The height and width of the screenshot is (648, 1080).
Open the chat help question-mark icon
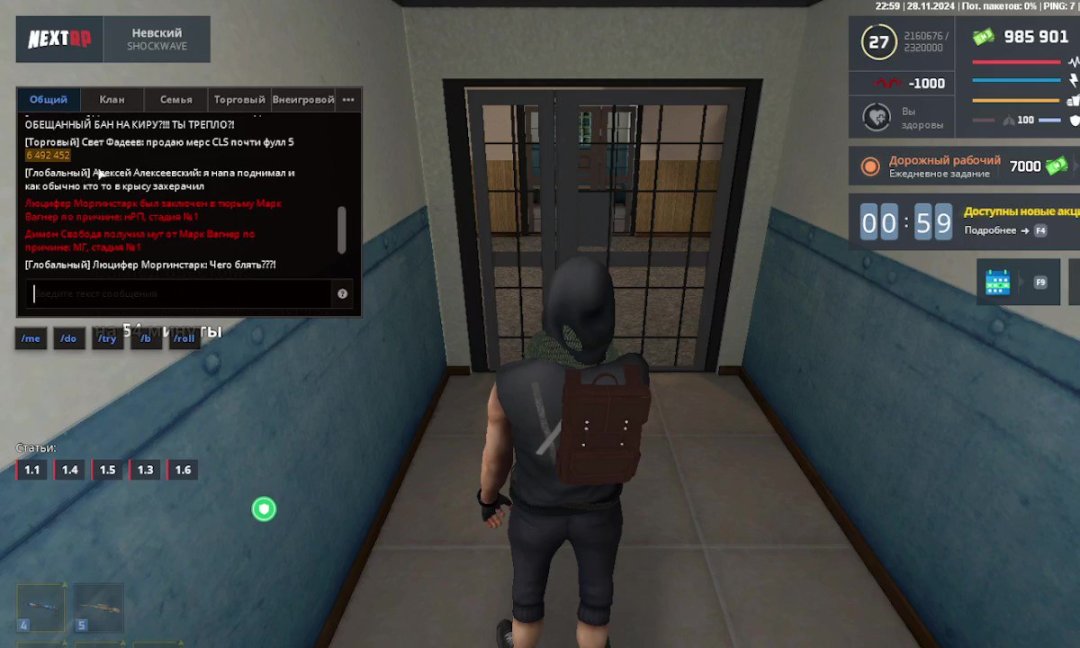[342, 294]
